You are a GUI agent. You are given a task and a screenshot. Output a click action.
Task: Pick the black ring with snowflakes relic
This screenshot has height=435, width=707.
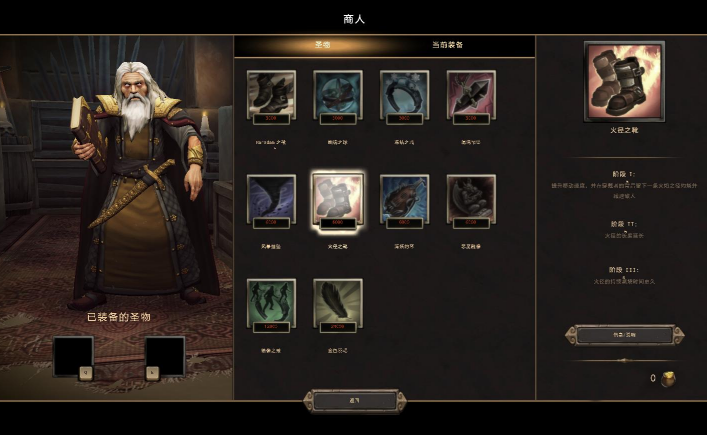[x=404, y=94]
